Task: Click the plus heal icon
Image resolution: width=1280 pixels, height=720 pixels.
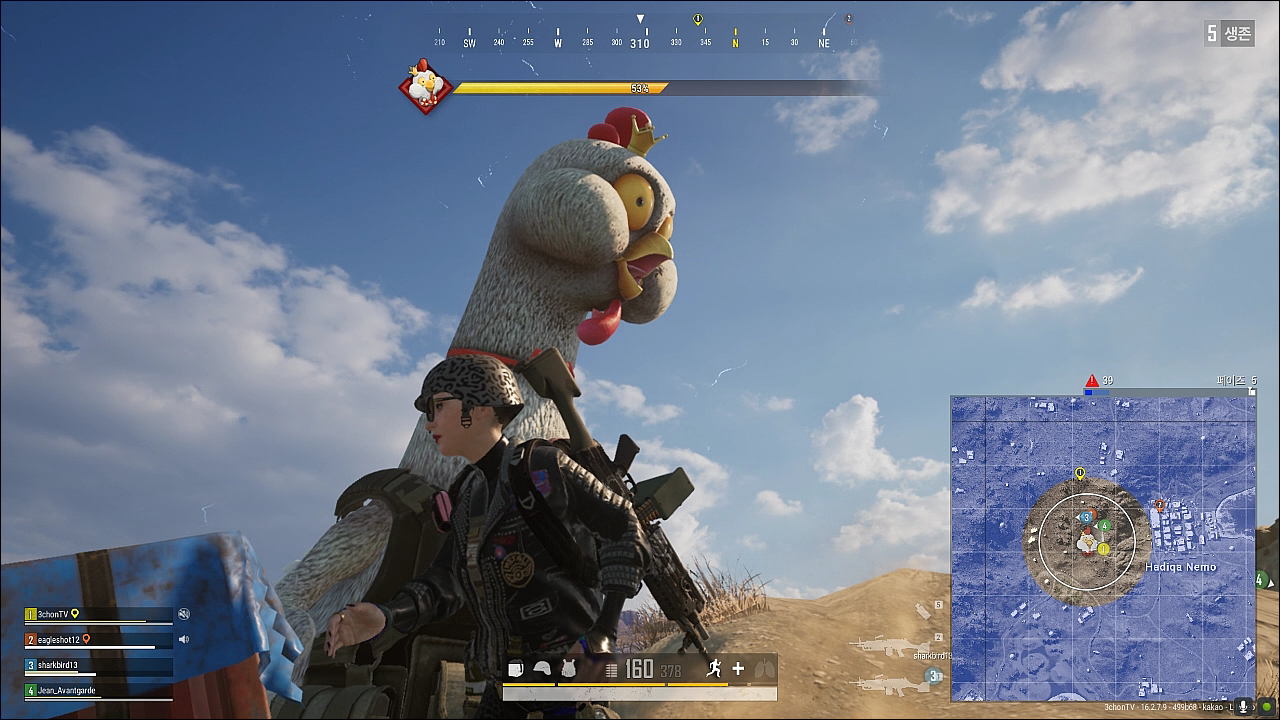Action: pyautogui.click(x=738, y=669)
